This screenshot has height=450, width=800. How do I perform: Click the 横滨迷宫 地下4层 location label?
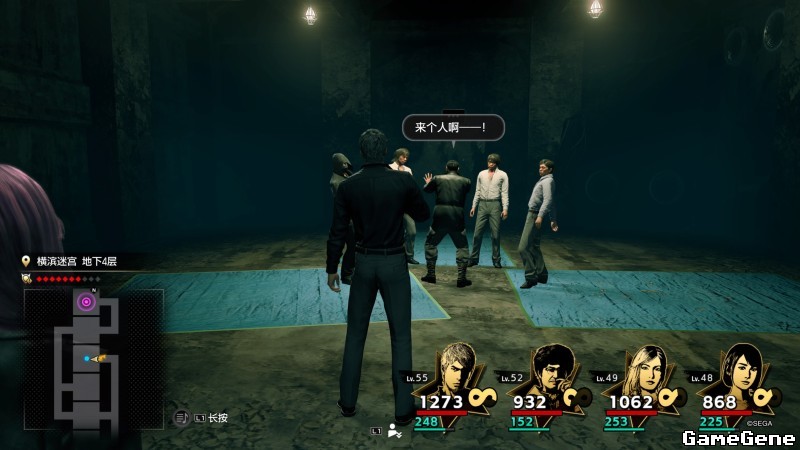coord(77,261)
